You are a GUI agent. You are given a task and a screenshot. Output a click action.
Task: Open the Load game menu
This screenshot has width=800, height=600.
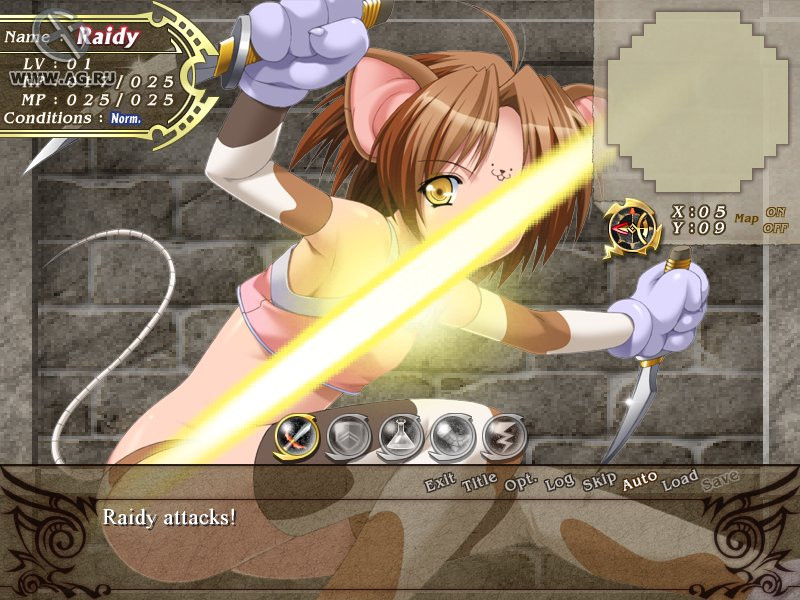click(x=680, y=480)
